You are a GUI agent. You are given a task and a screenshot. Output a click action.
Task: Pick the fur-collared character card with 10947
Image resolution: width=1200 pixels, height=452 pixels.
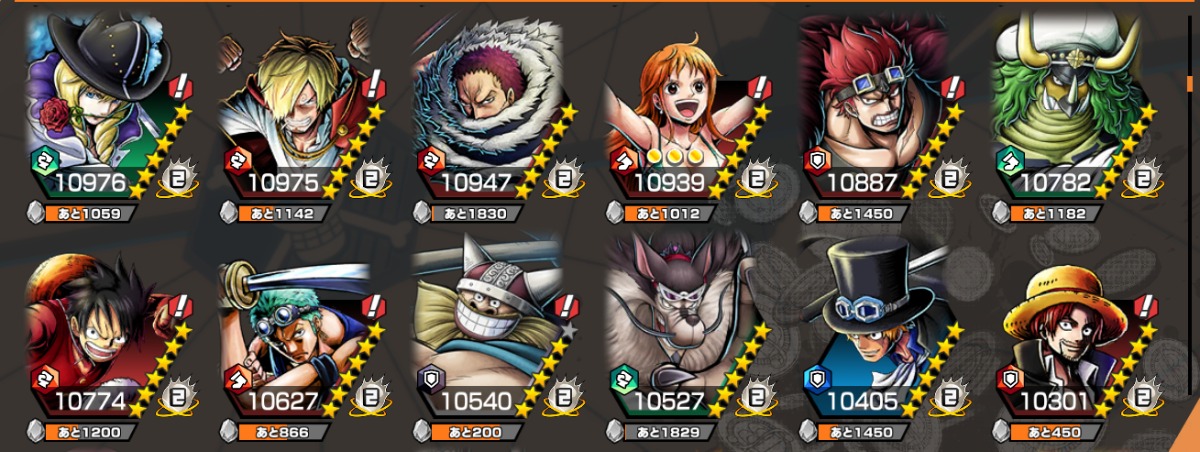point(492,110)
